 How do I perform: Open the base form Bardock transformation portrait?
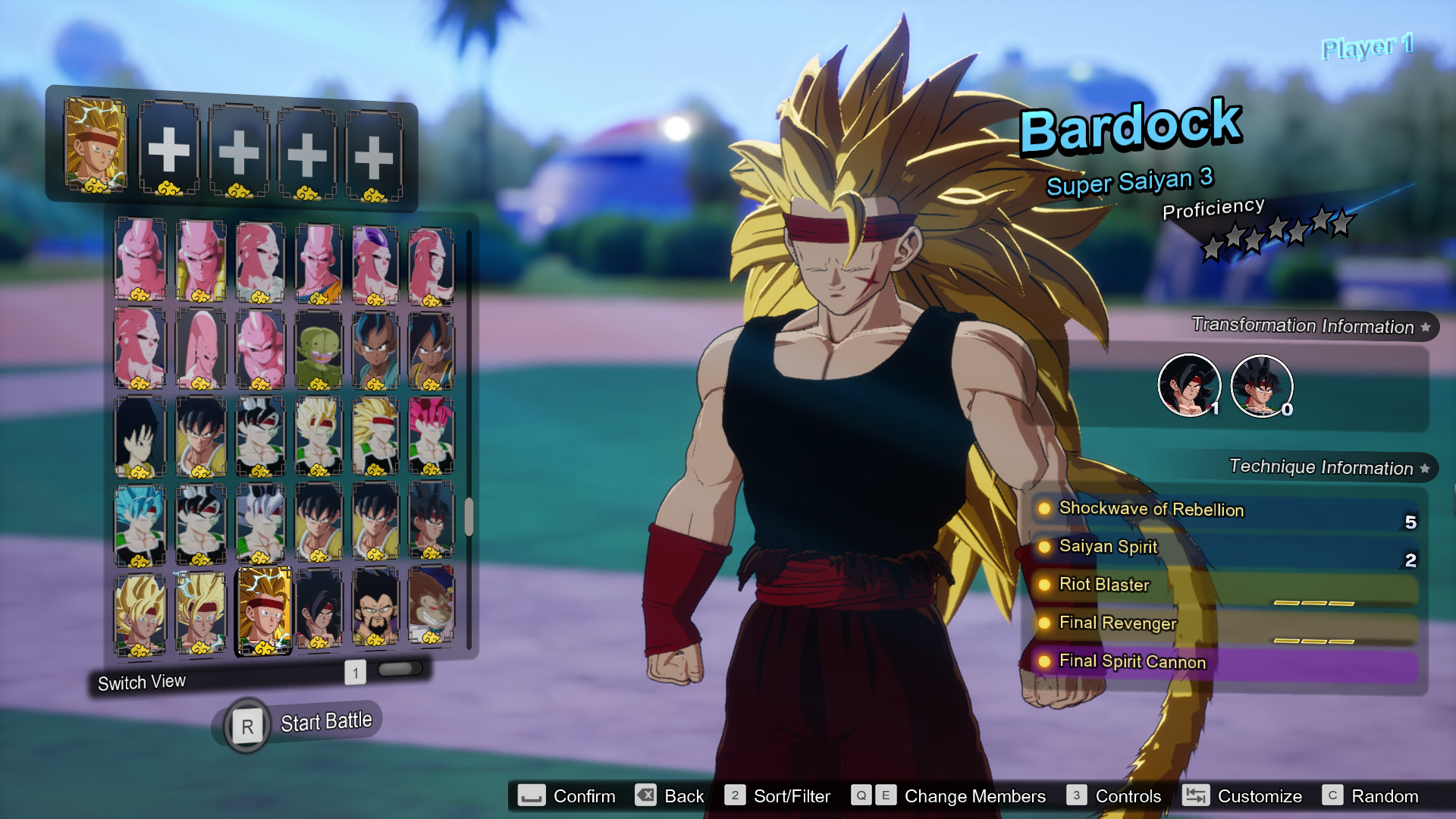[x=1263, y=385]
